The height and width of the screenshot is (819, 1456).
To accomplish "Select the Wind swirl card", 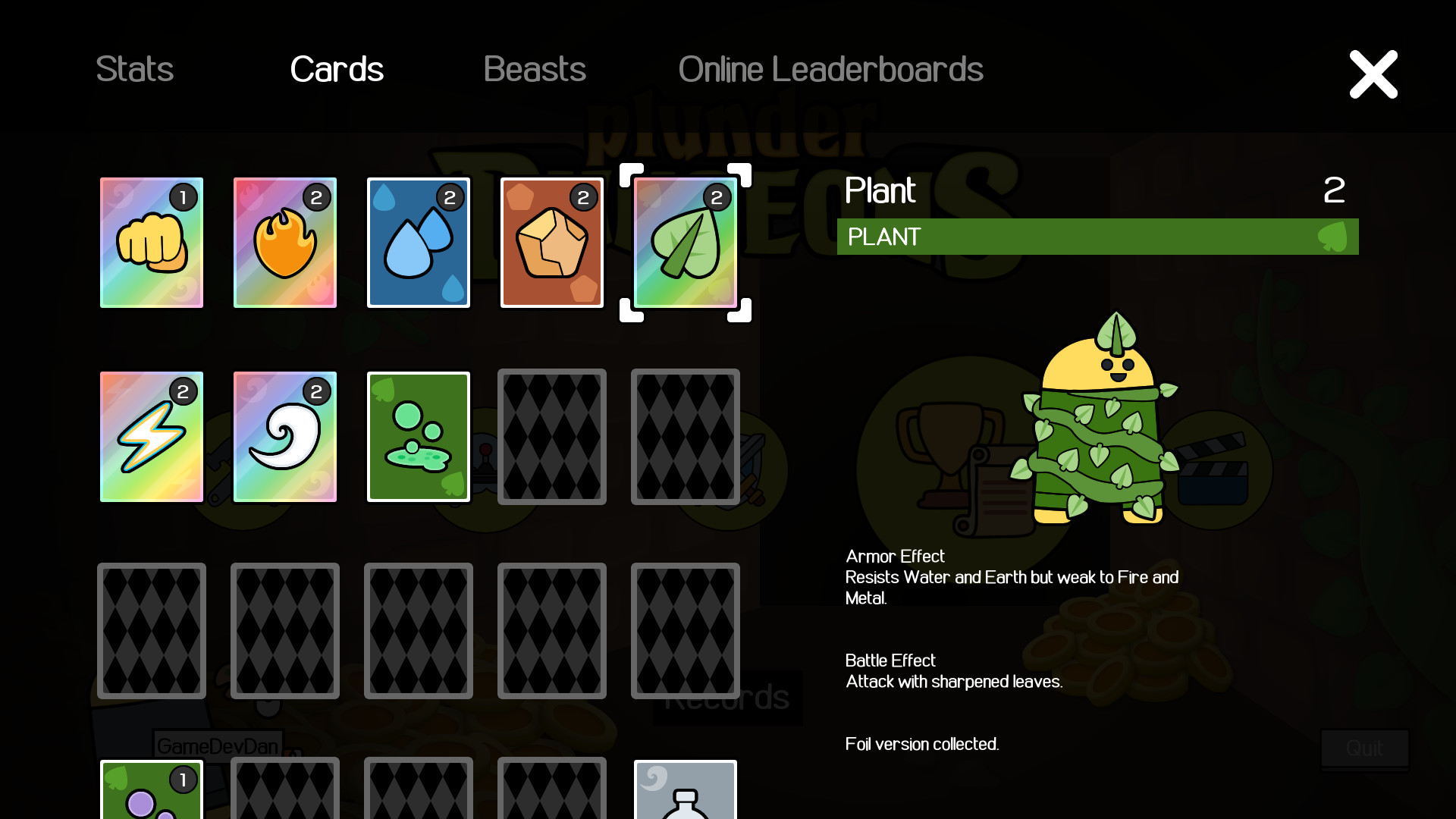I will pos(284,437).
